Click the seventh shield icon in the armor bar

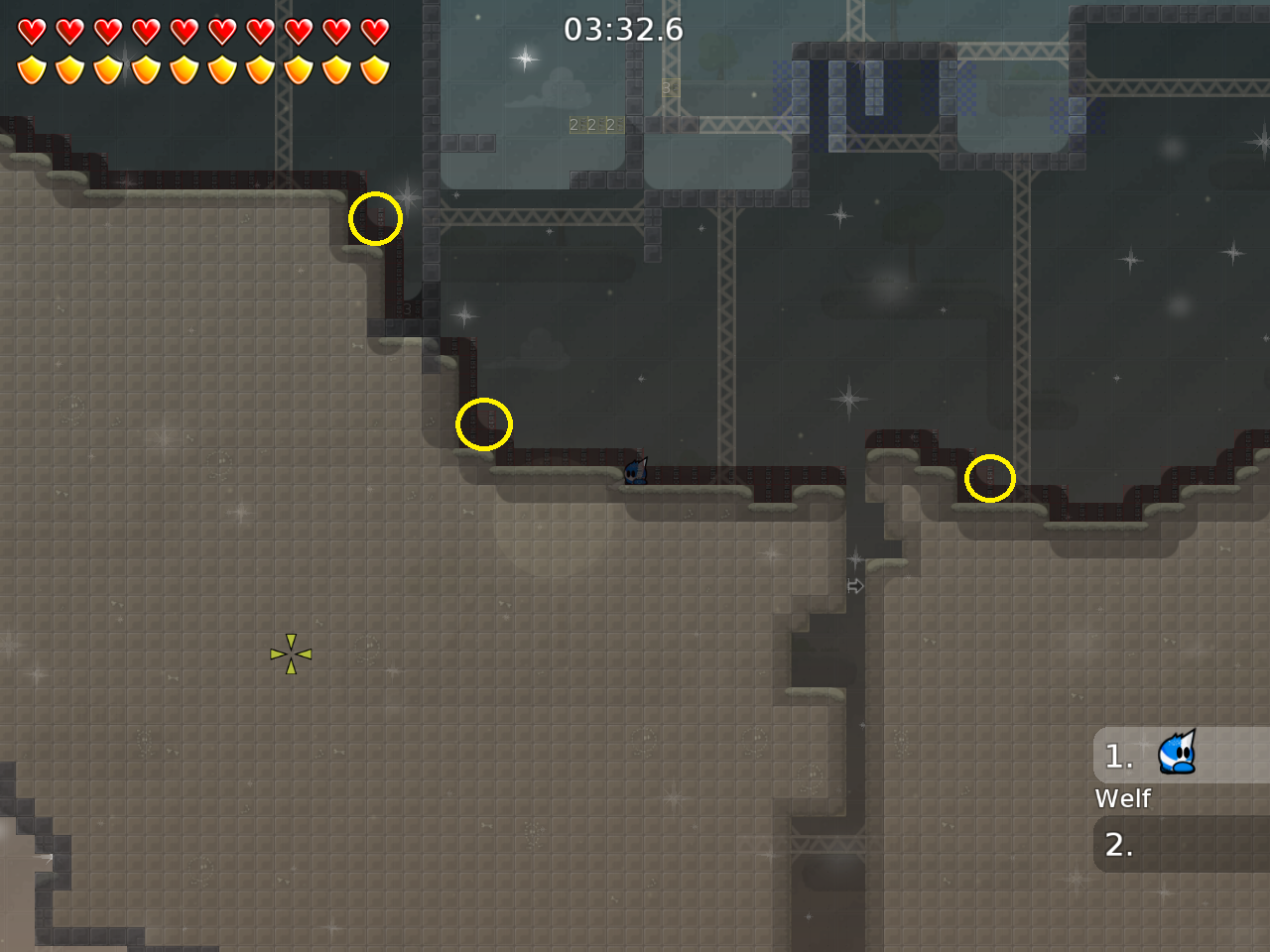260,69
